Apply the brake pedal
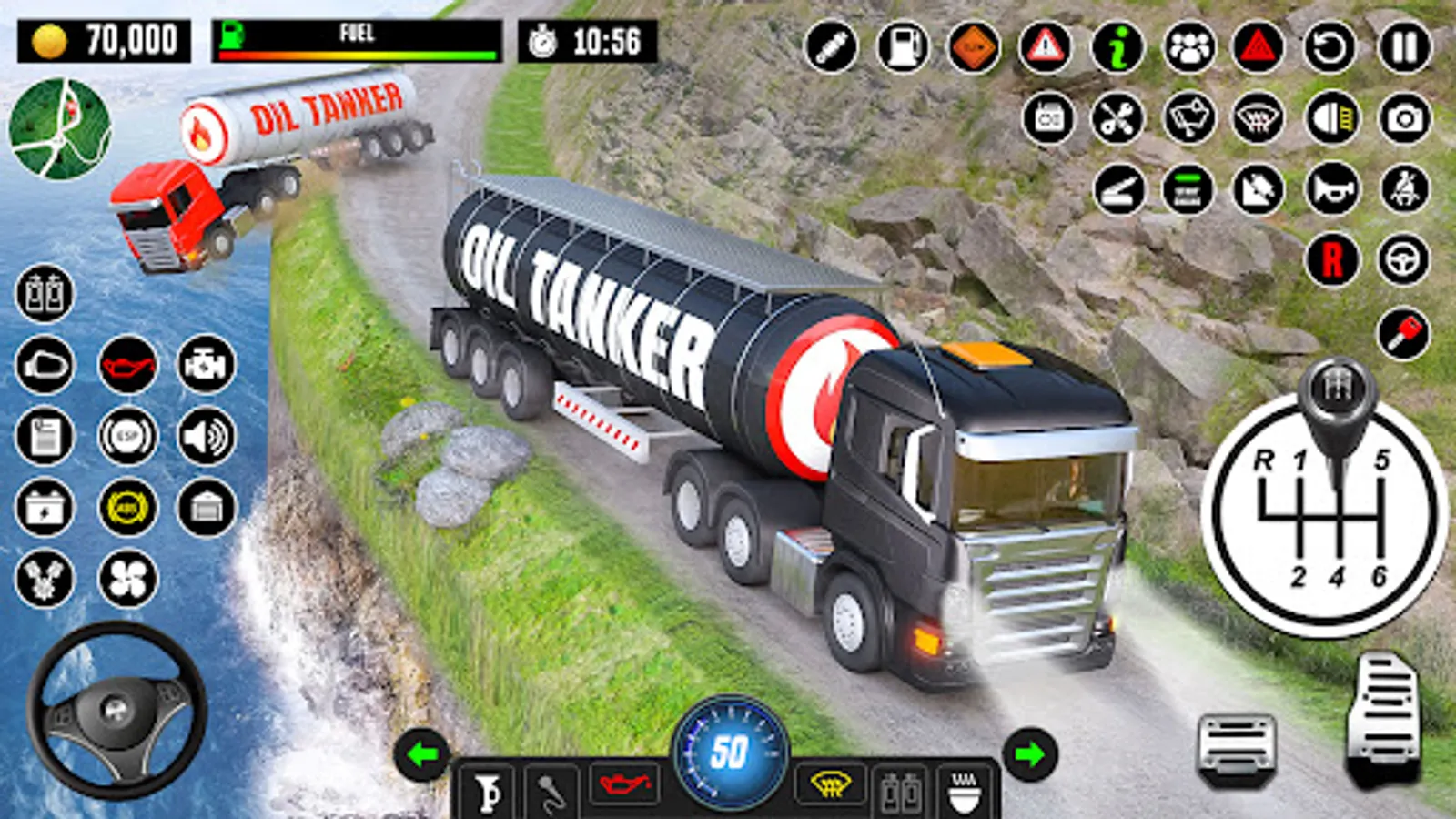The image size is (1456, 819). click(1237, 748)
